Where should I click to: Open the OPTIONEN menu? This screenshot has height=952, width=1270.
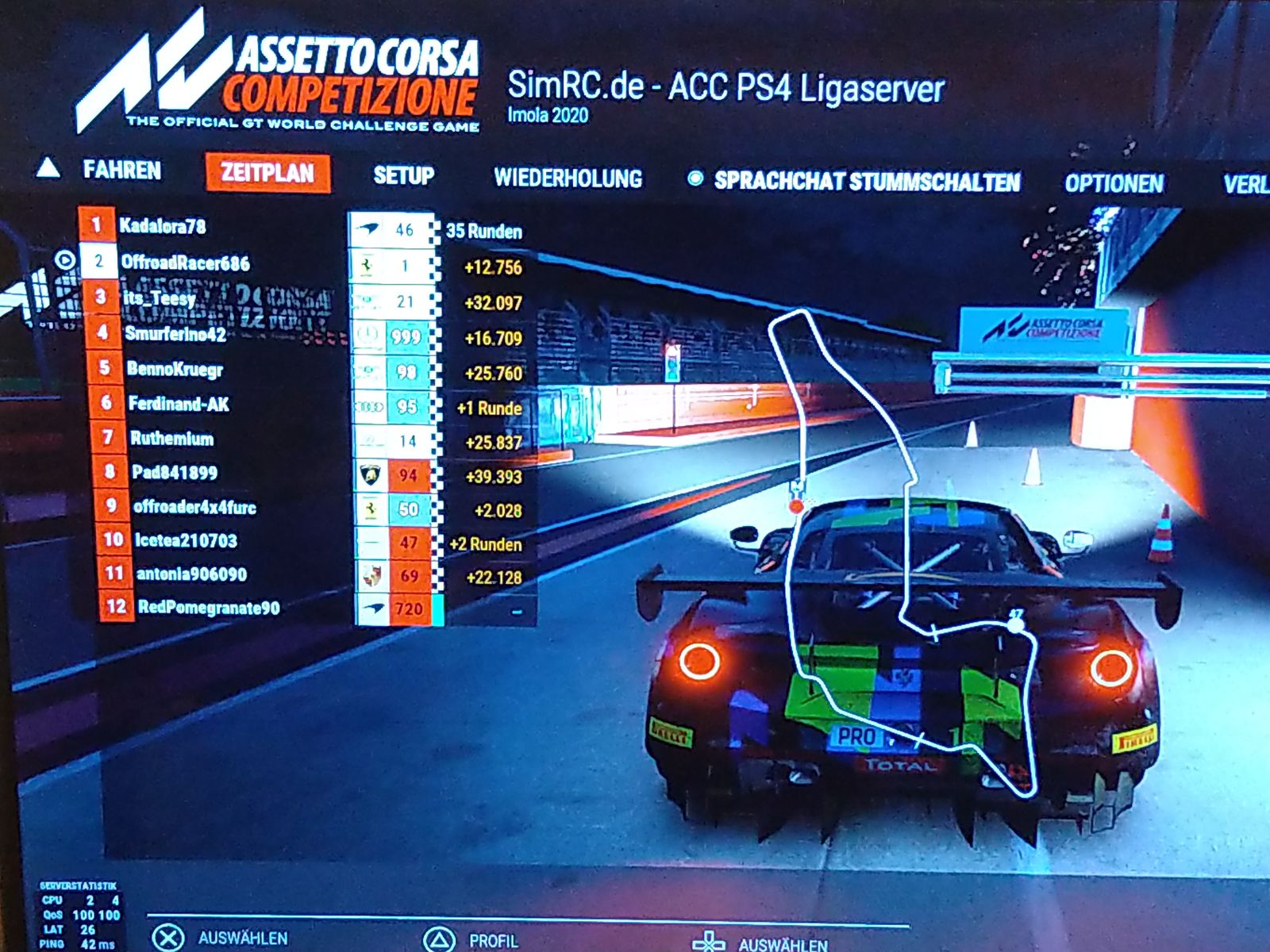coord(1114,184)
